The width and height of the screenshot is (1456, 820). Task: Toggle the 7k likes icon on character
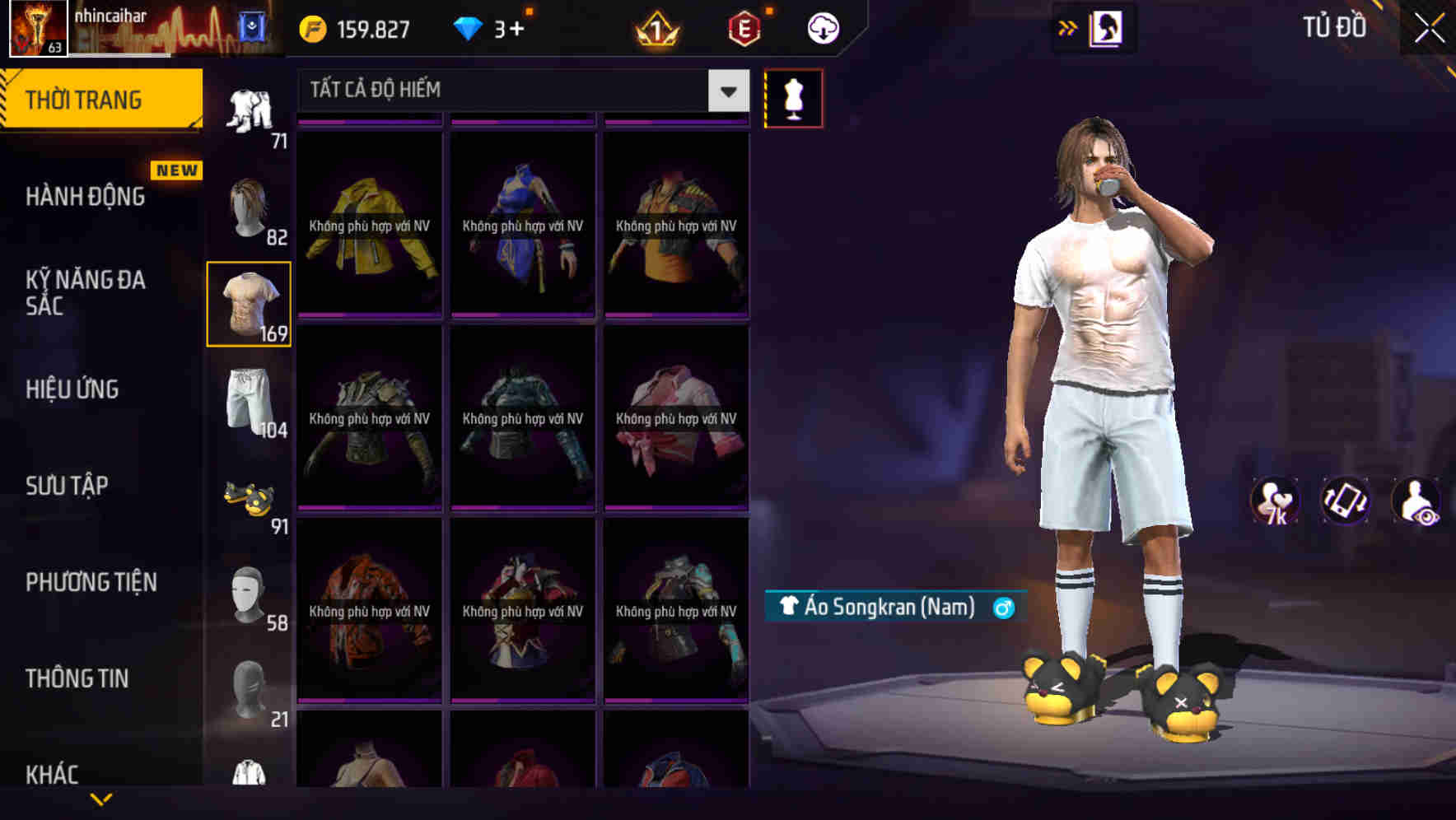click(x=1276, y=501)
